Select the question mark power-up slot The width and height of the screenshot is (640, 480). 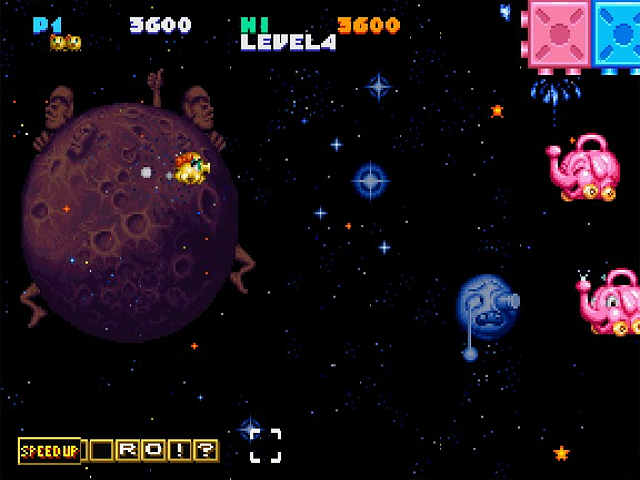point(205,451)
